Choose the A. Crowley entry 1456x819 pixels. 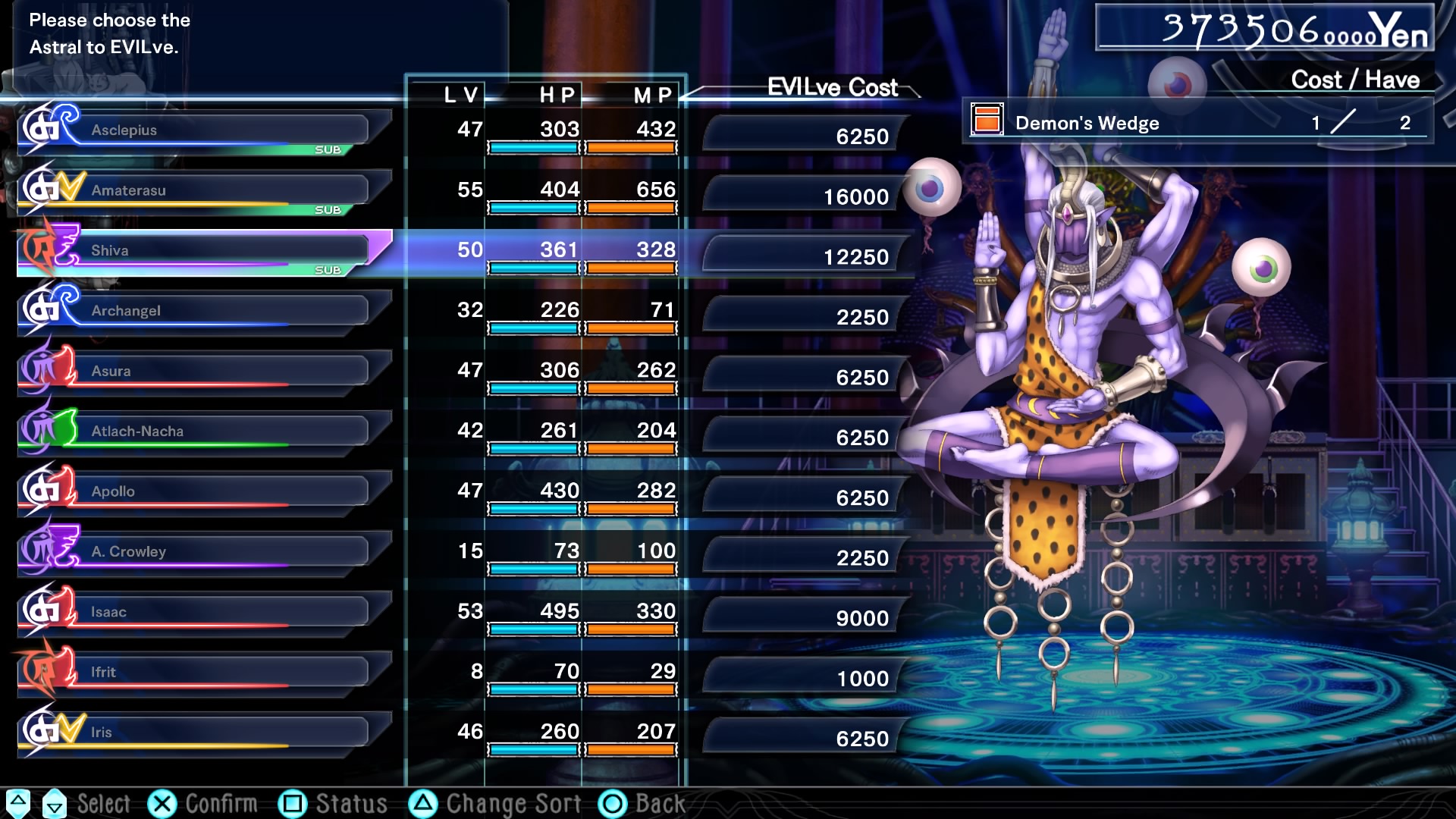point(205,551)
